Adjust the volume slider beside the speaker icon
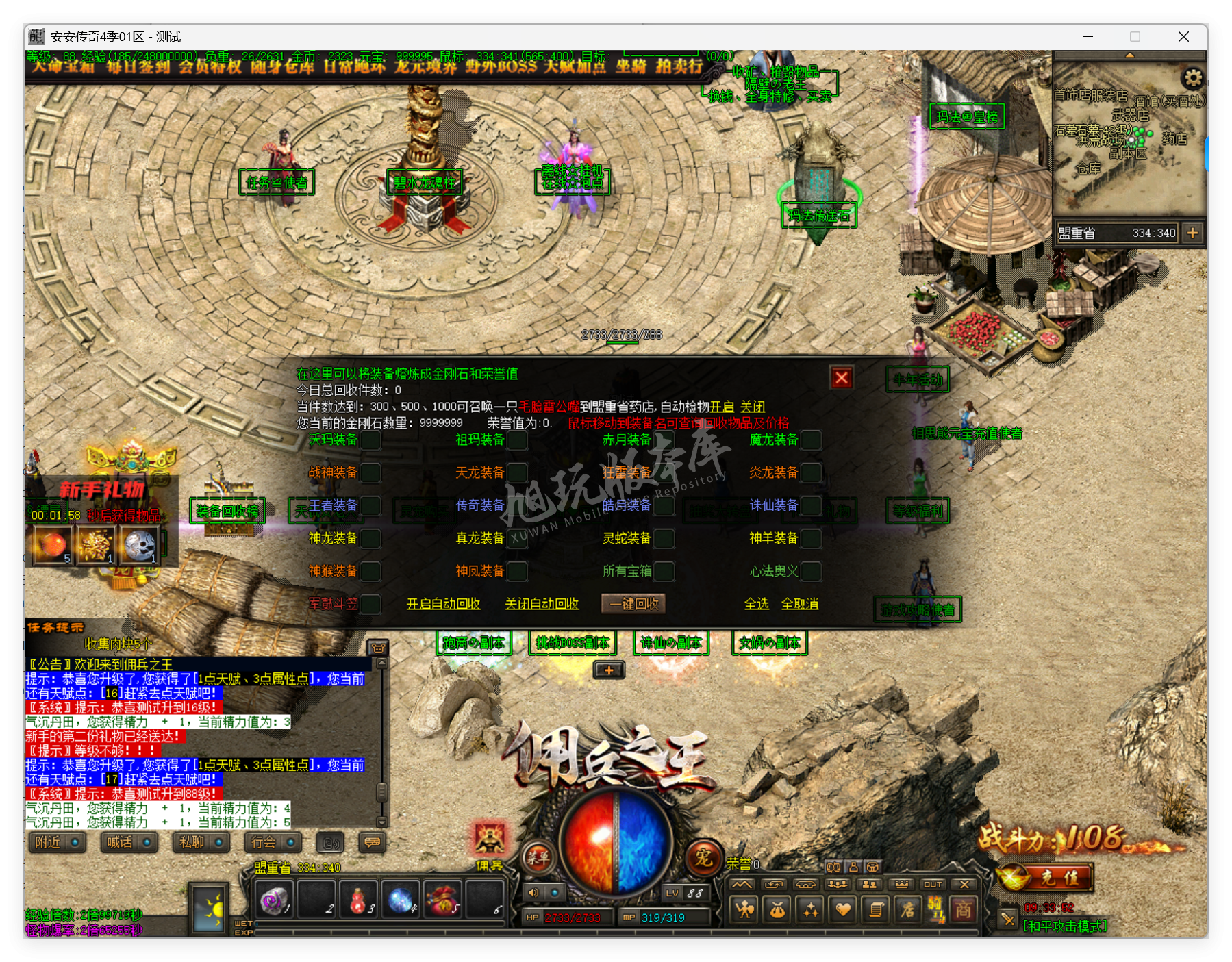 click(x=554, y=893)
